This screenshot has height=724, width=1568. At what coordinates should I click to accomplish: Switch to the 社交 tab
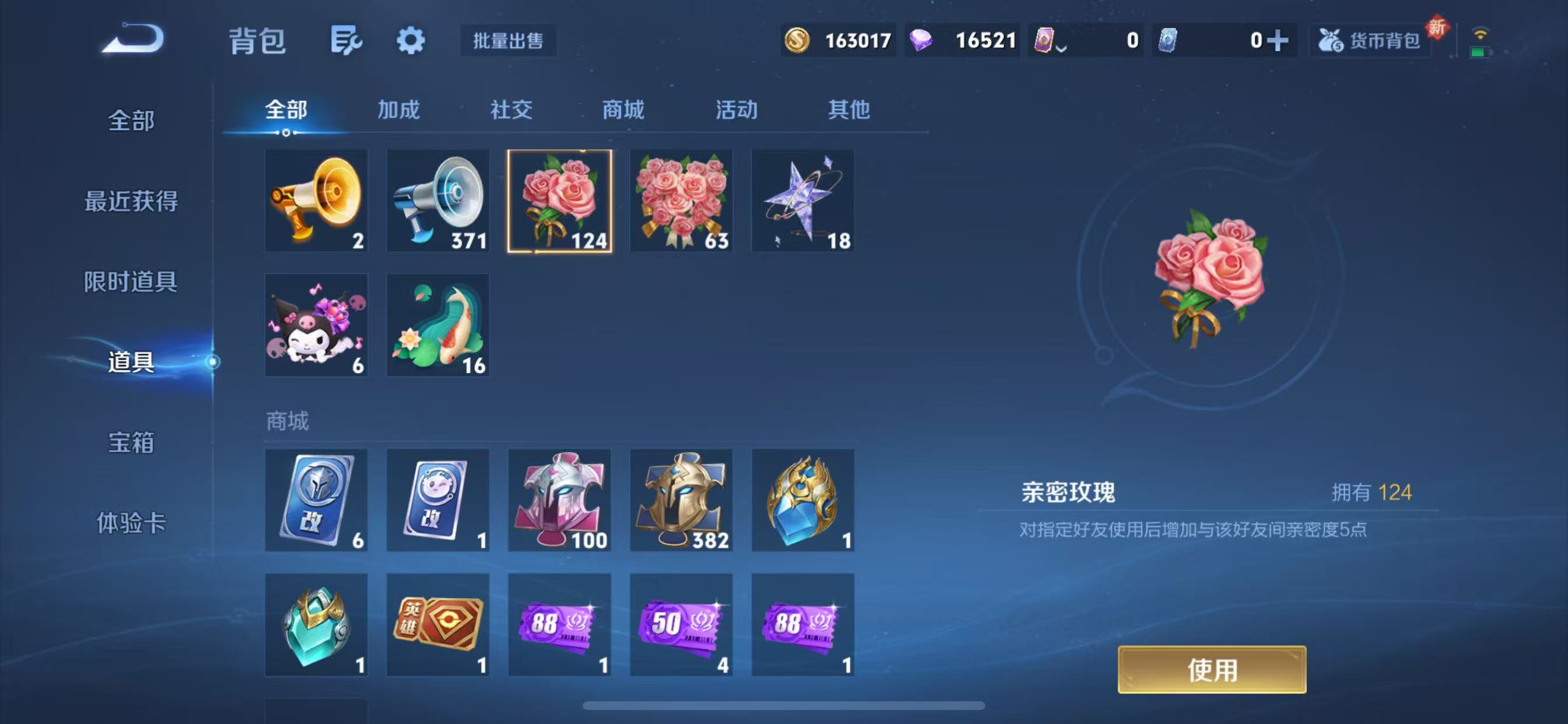click(510, 110)
